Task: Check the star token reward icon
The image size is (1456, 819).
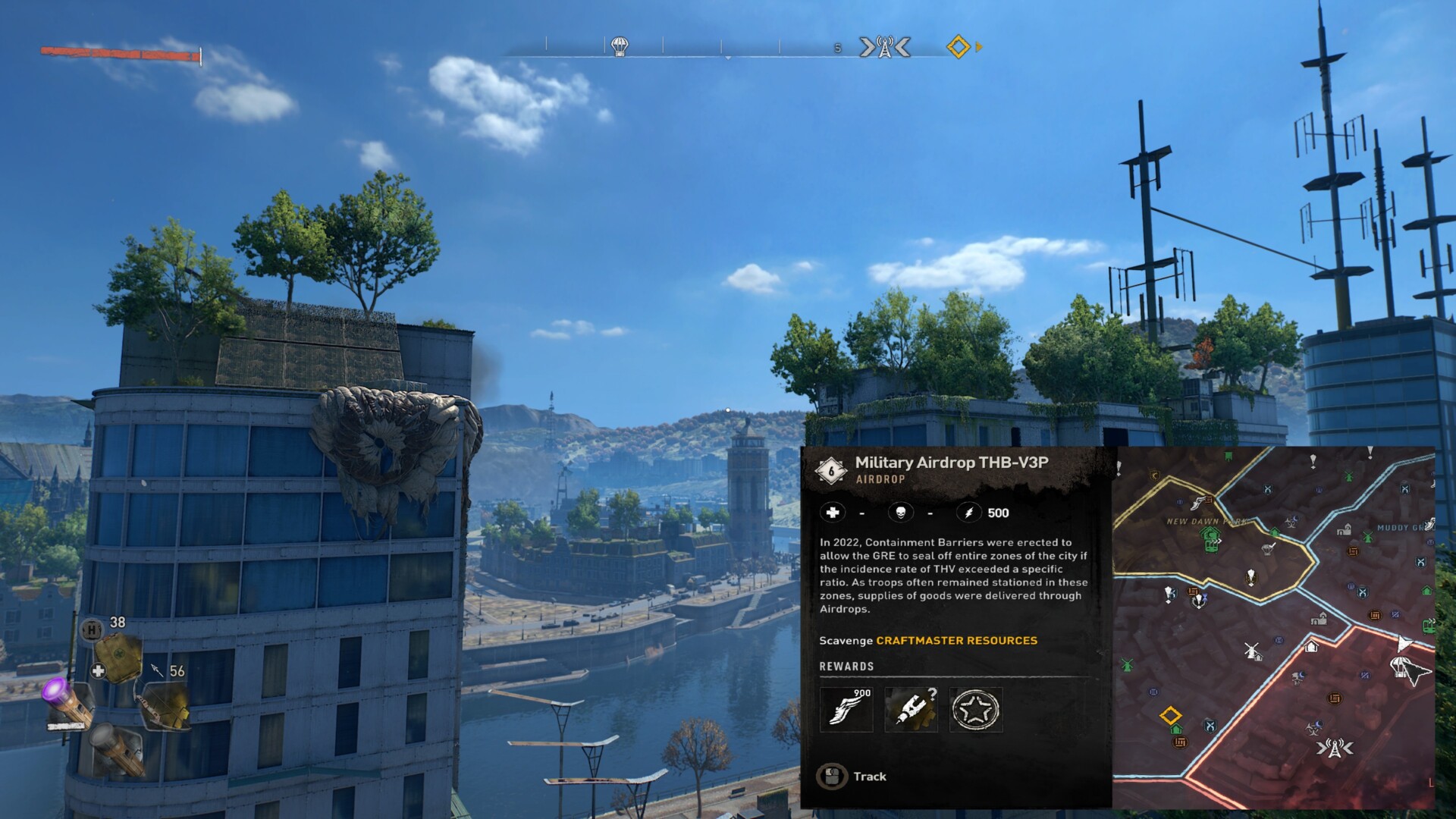Action: click(x=976, y=710)
